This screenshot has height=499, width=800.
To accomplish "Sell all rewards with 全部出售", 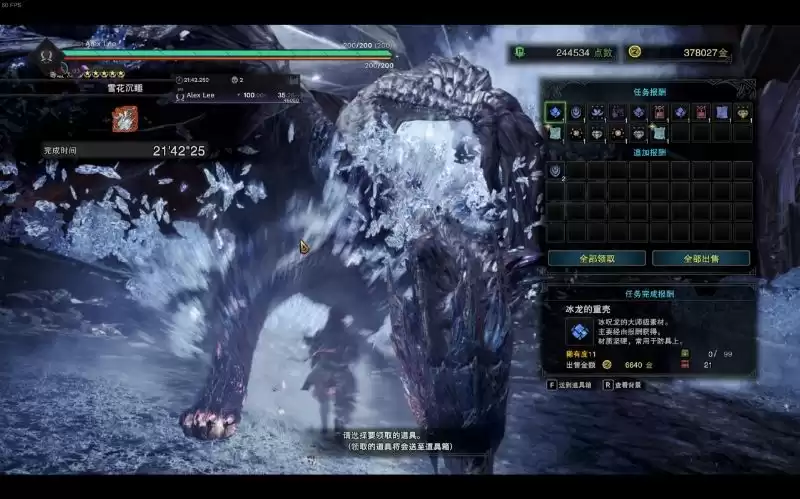I will 701,258.
